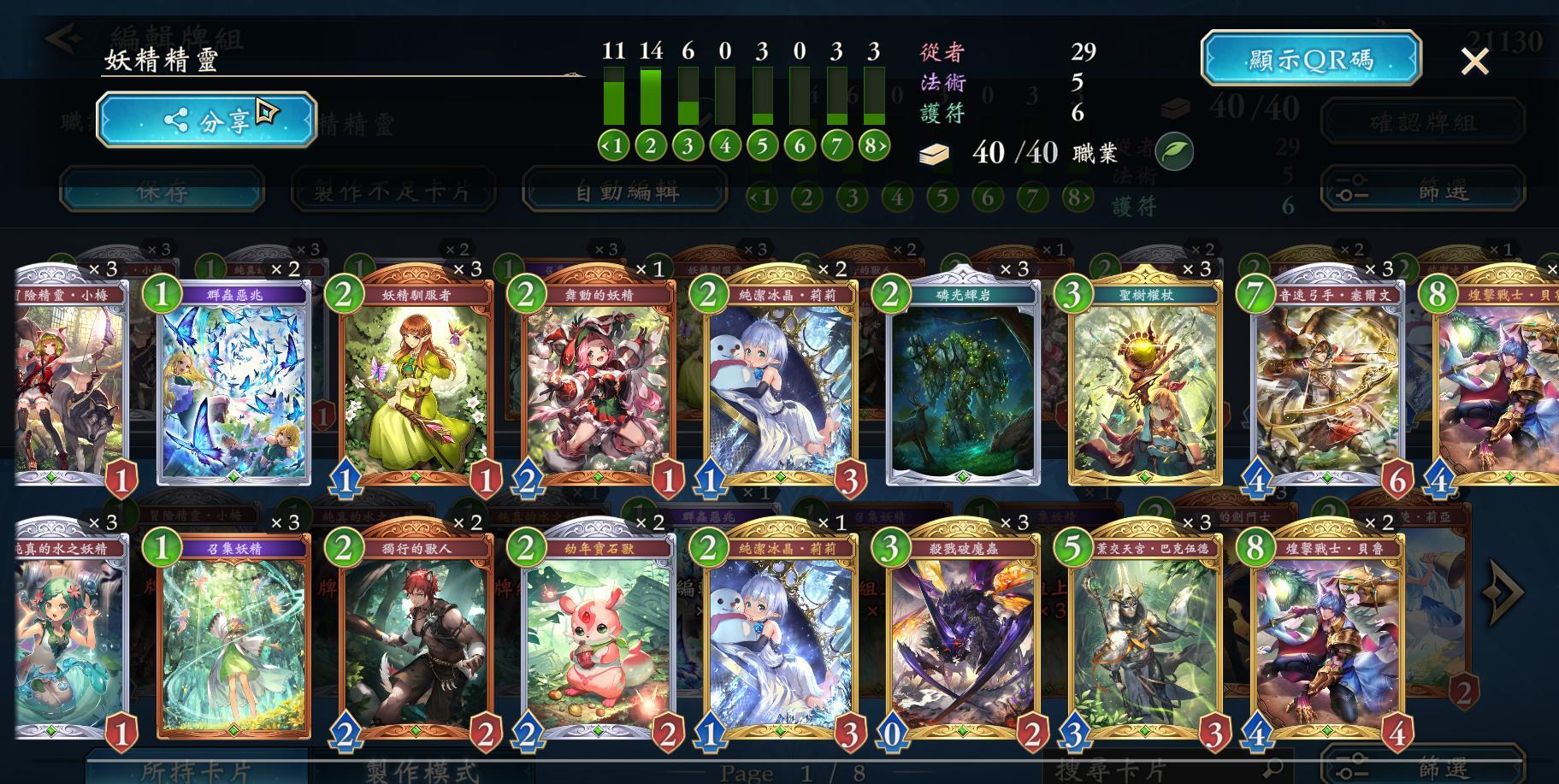
Task: Click the magnifier icon in 搜尋卡片 bar
Action: pos(1273,768)
